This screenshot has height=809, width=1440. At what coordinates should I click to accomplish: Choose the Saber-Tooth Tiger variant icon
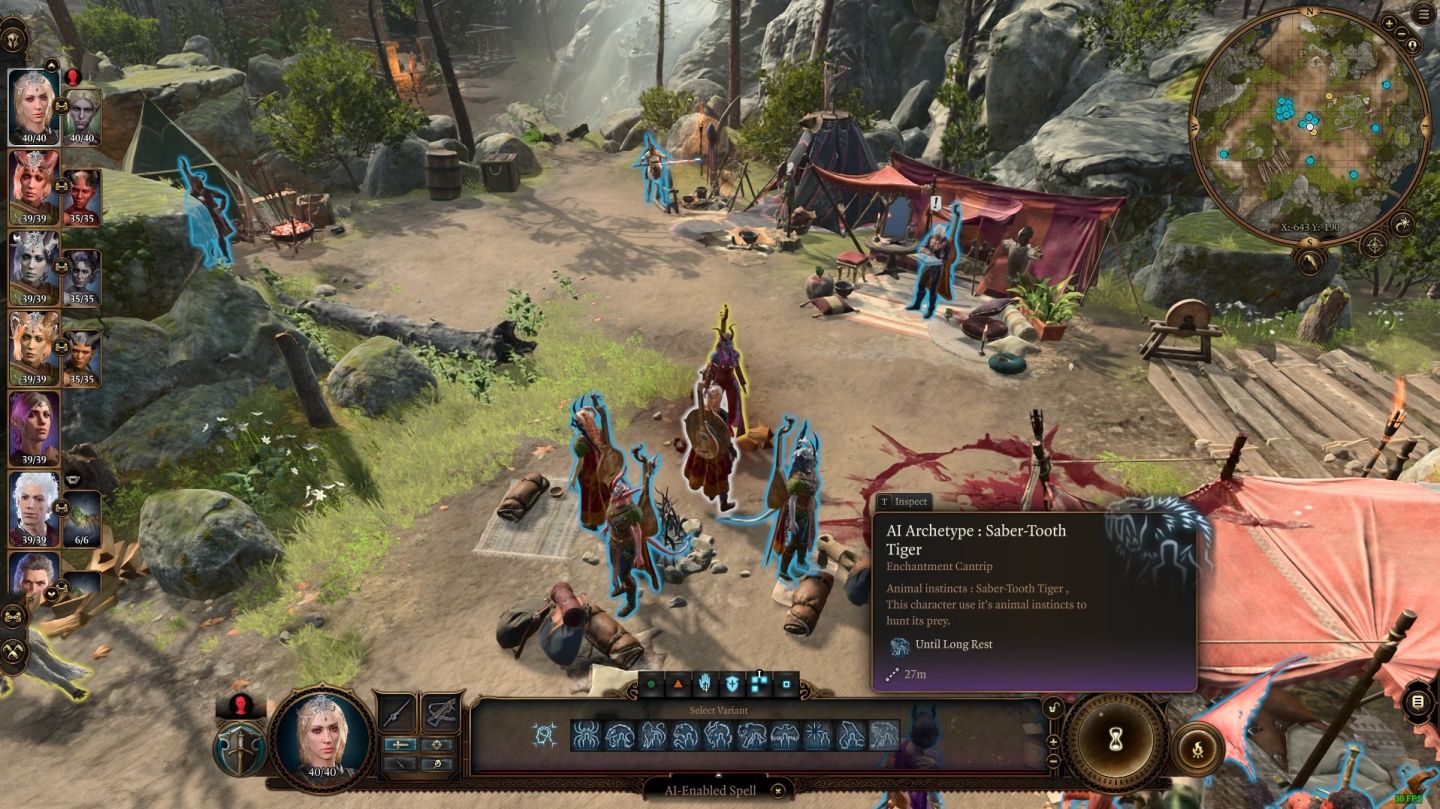(x=884, y=736)
